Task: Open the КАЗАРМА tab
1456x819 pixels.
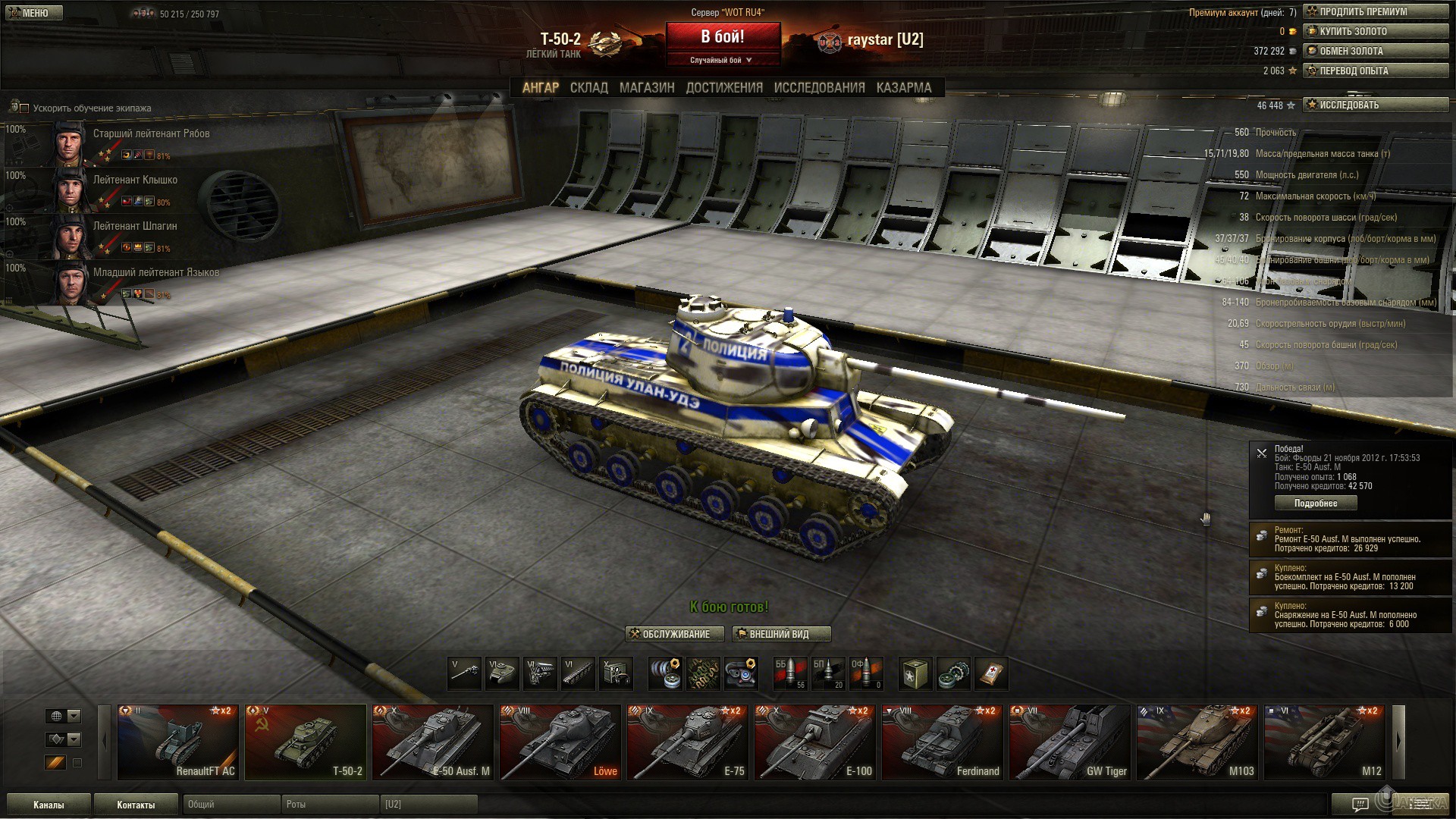Action: (903, 88)
